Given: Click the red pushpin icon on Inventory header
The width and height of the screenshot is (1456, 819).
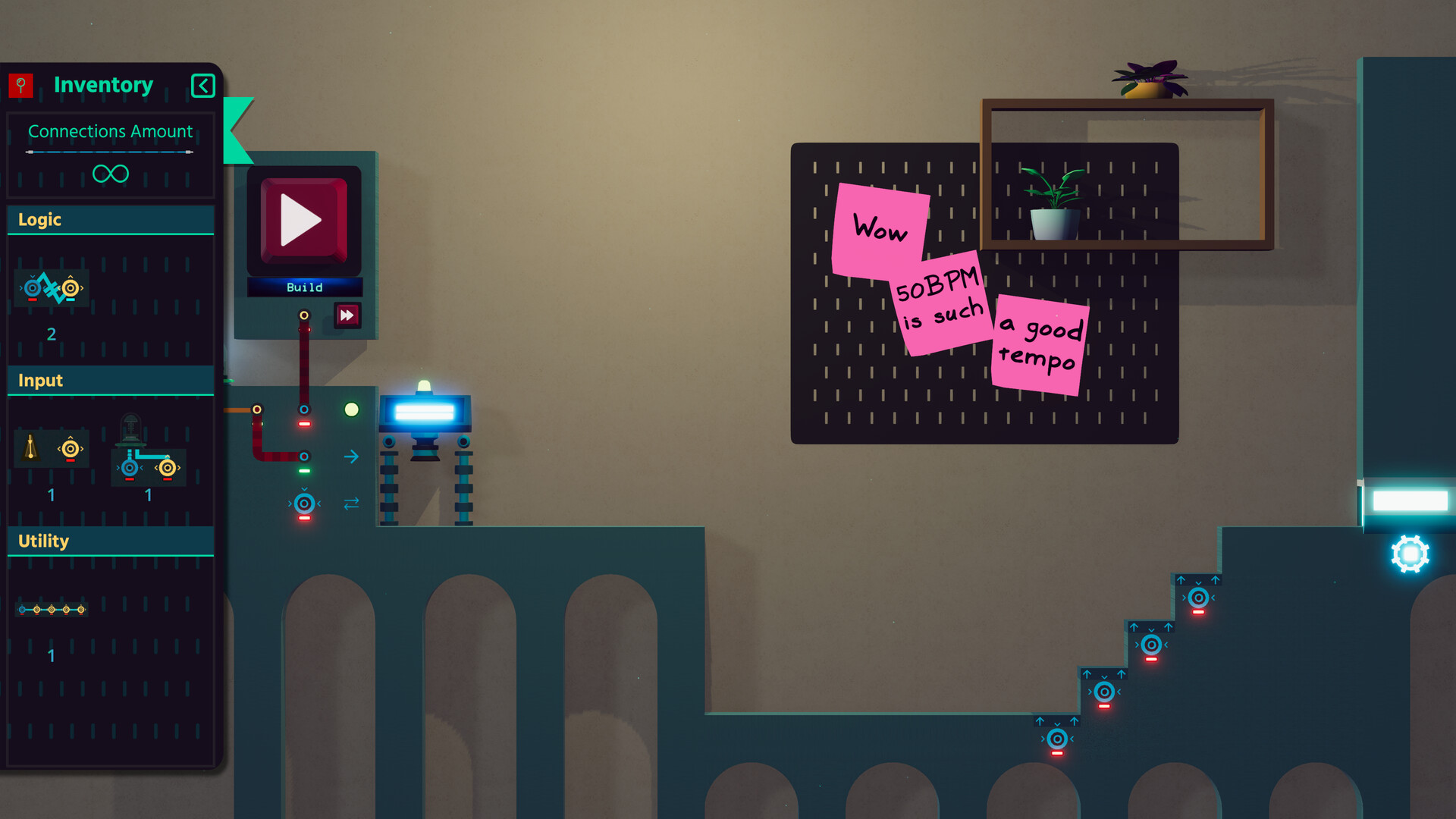Looking at the screenshot, I should point(22,85).
